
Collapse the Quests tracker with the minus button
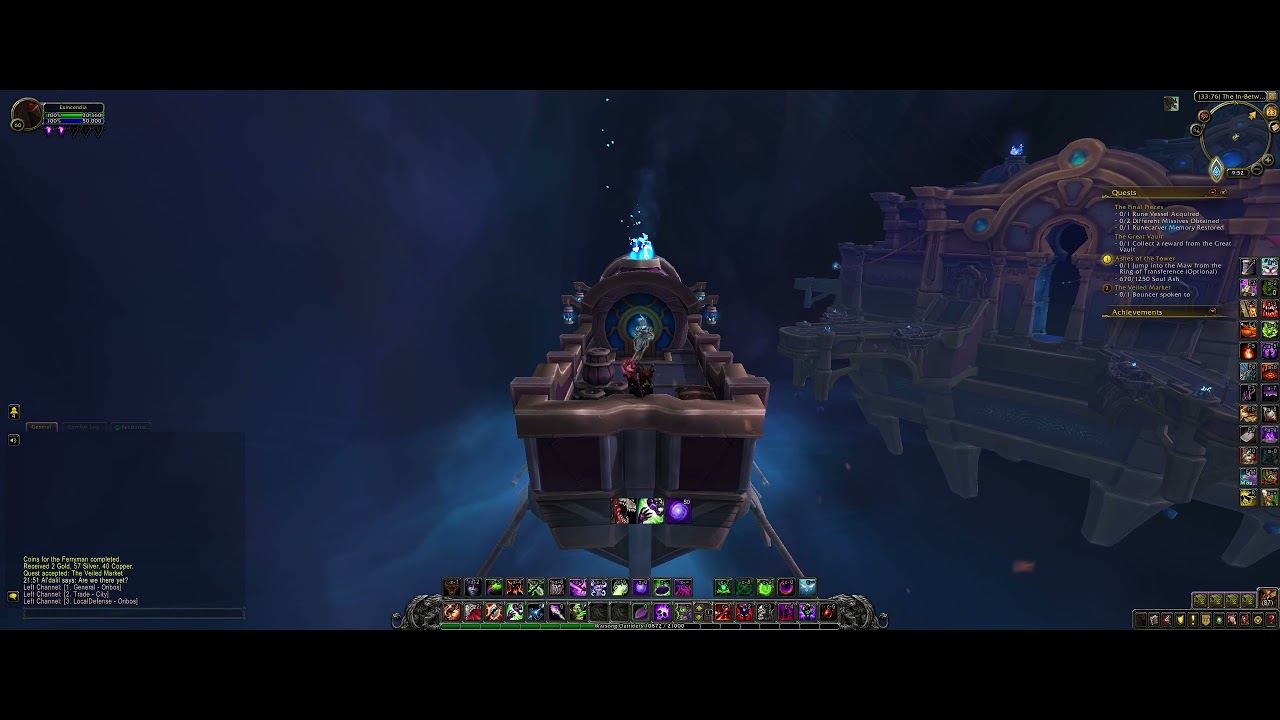point(1212,192)
